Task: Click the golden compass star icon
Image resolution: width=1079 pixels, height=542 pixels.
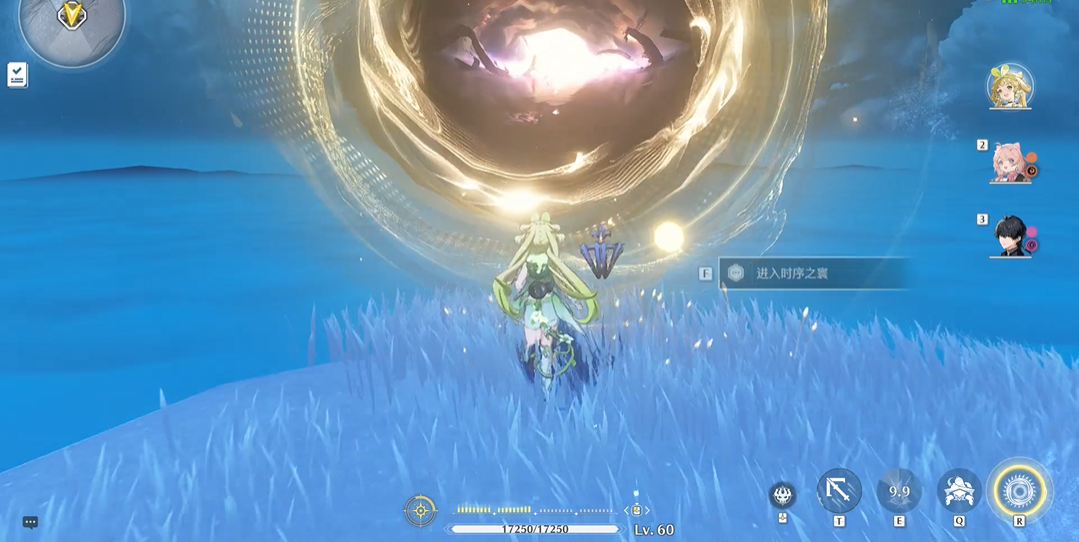Action: 420,510
